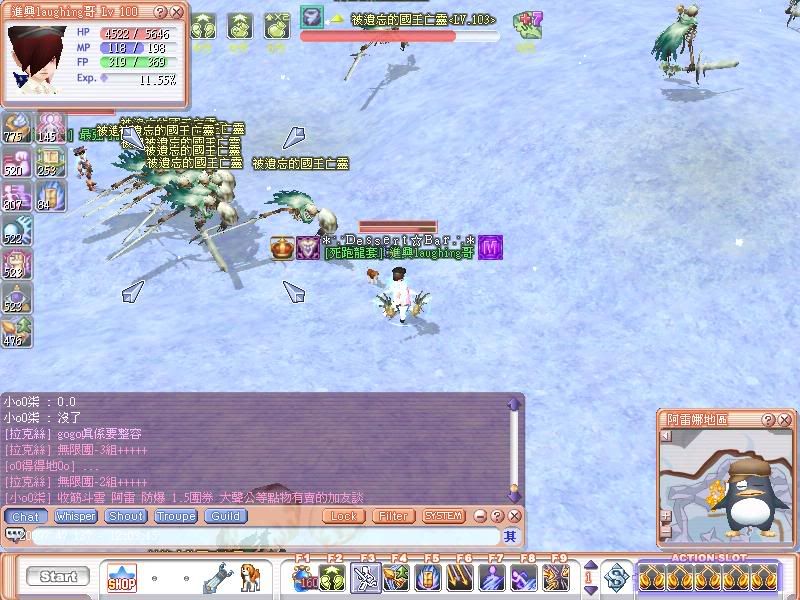The height and width of the screenshot is (600, 800).
Task: Toggle the chat Lock button
Action: (x=343, y=517)
